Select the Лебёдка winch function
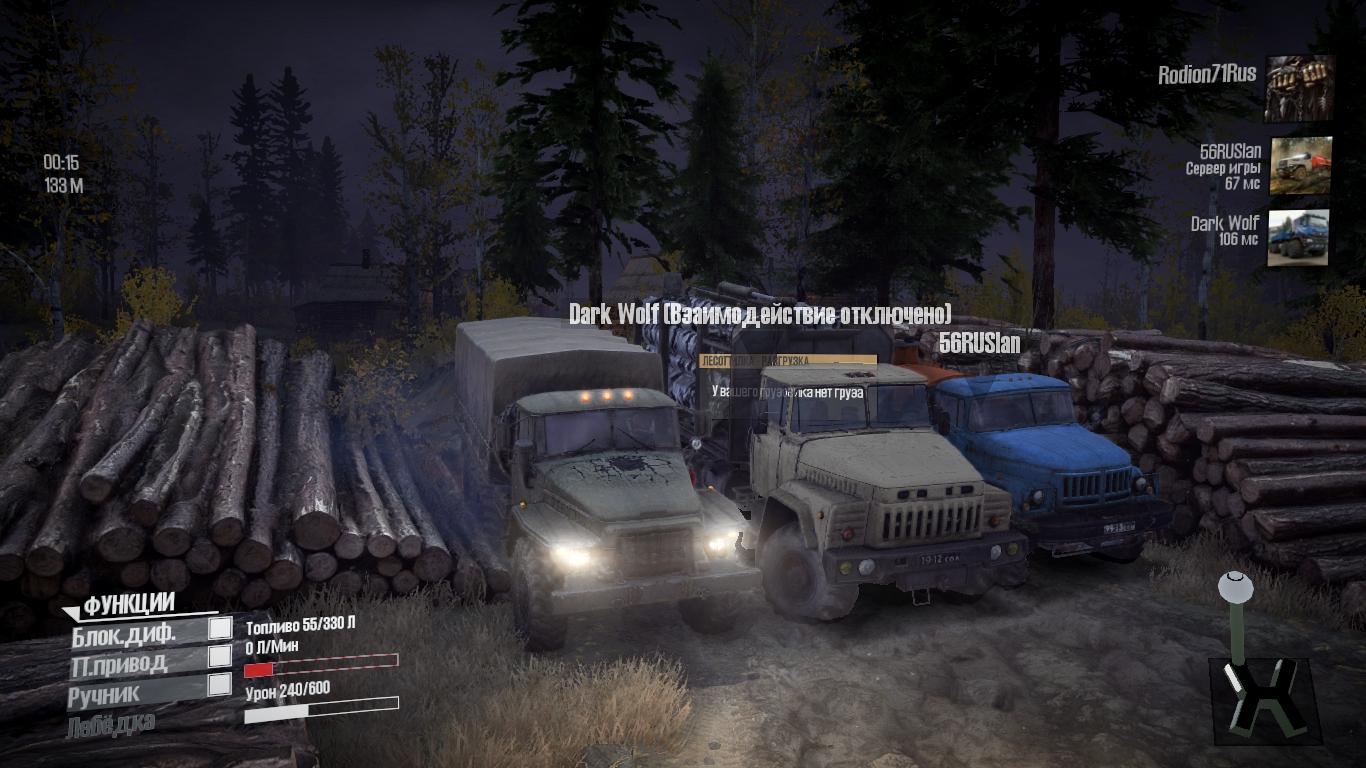The height and width of the screenshot is (768, 1366). pos(111,724)
